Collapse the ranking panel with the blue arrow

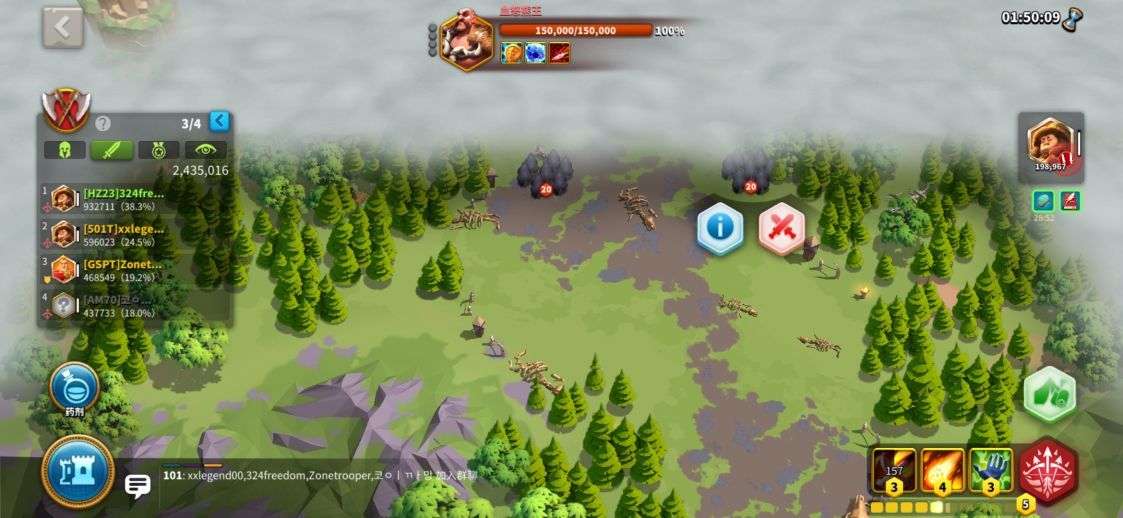click(x=219, y=121)
